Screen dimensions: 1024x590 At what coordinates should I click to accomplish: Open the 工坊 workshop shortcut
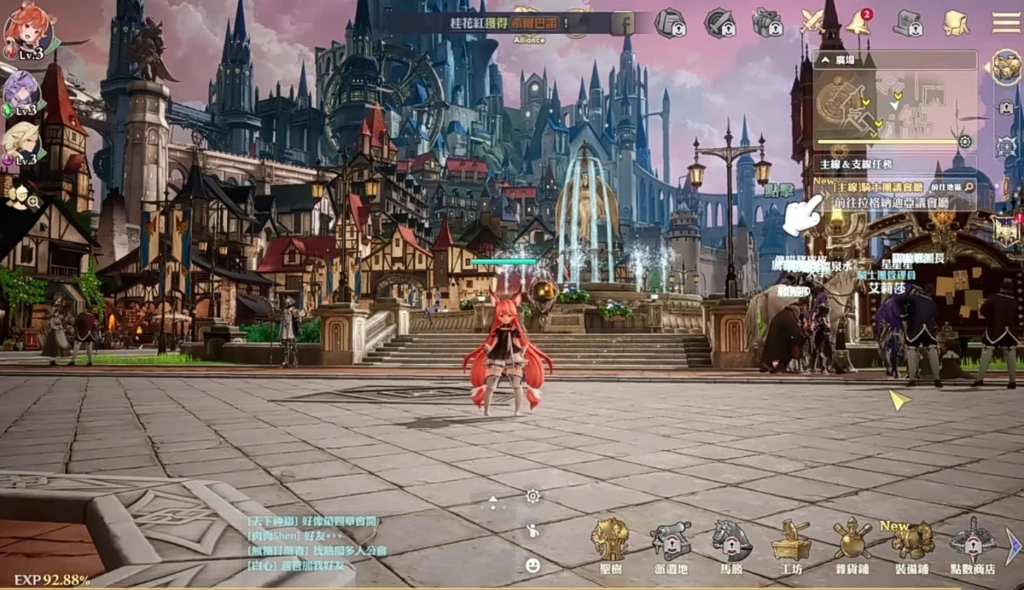click(791, 544)
